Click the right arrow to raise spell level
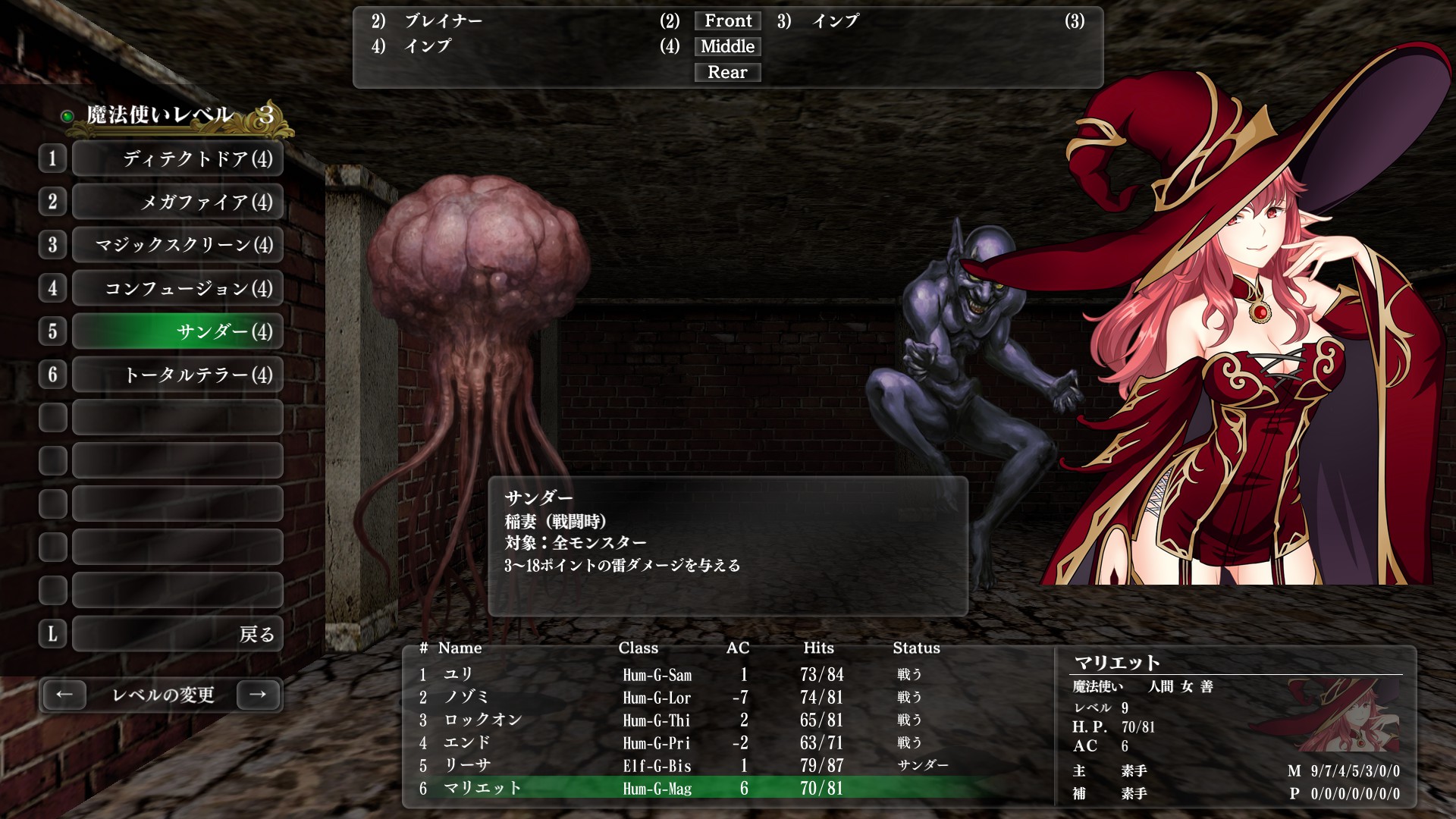The width and height of the screenshot is (1456, 819). coord(258,695)
